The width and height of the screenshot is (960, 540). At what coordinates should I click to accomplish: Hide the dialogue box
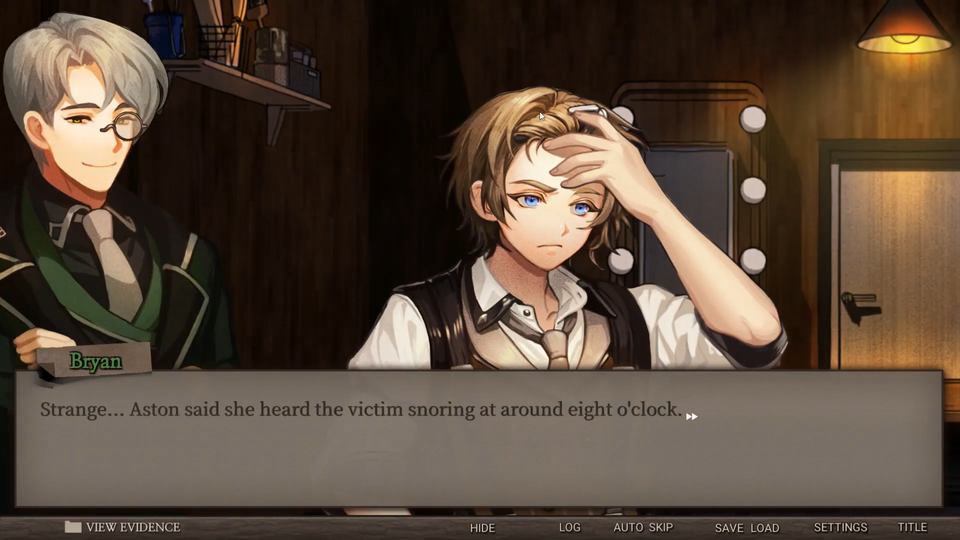tap(482, 527)
